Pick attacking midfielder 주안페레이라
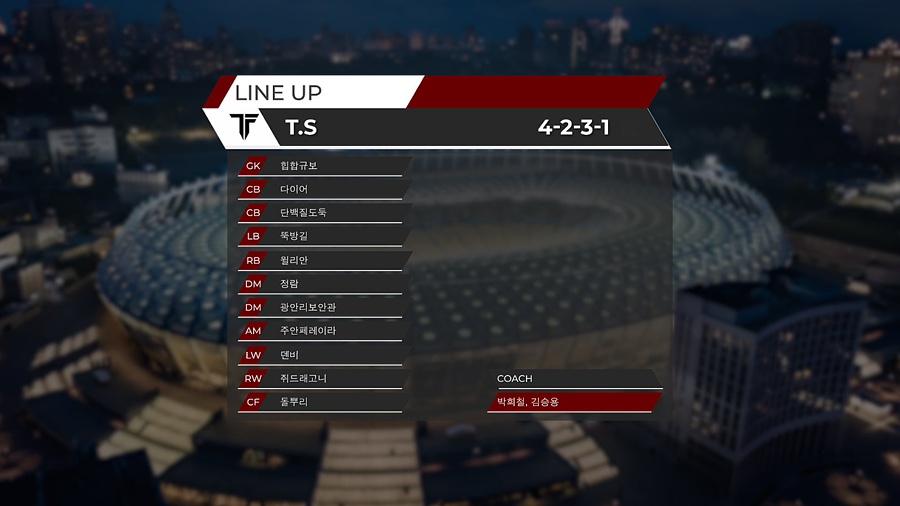Viewport: 900px width, 506px height. tap(308, 331)
